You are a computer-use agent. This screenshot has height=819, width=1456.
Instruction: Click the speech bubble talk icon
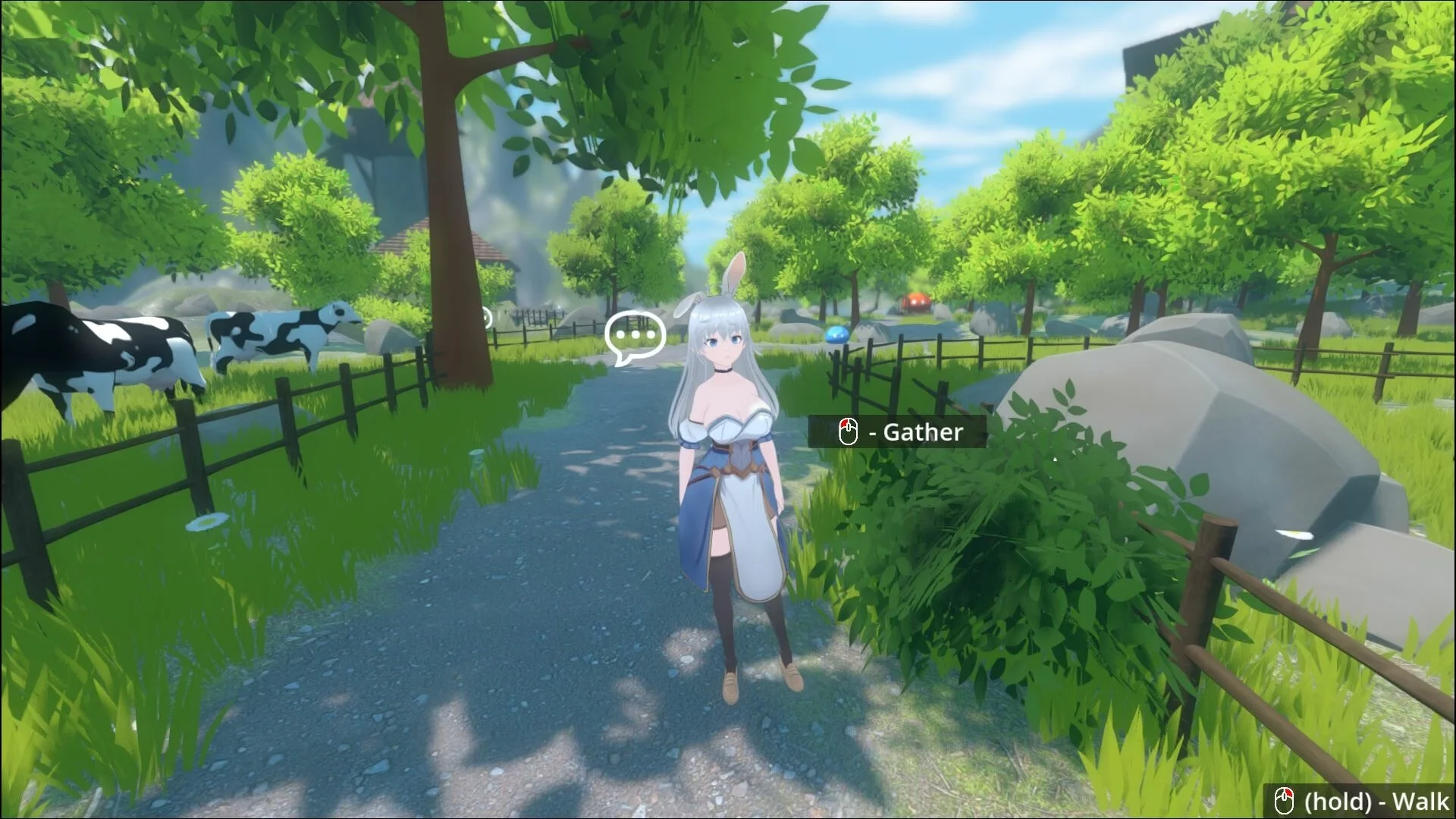[635, 336]
